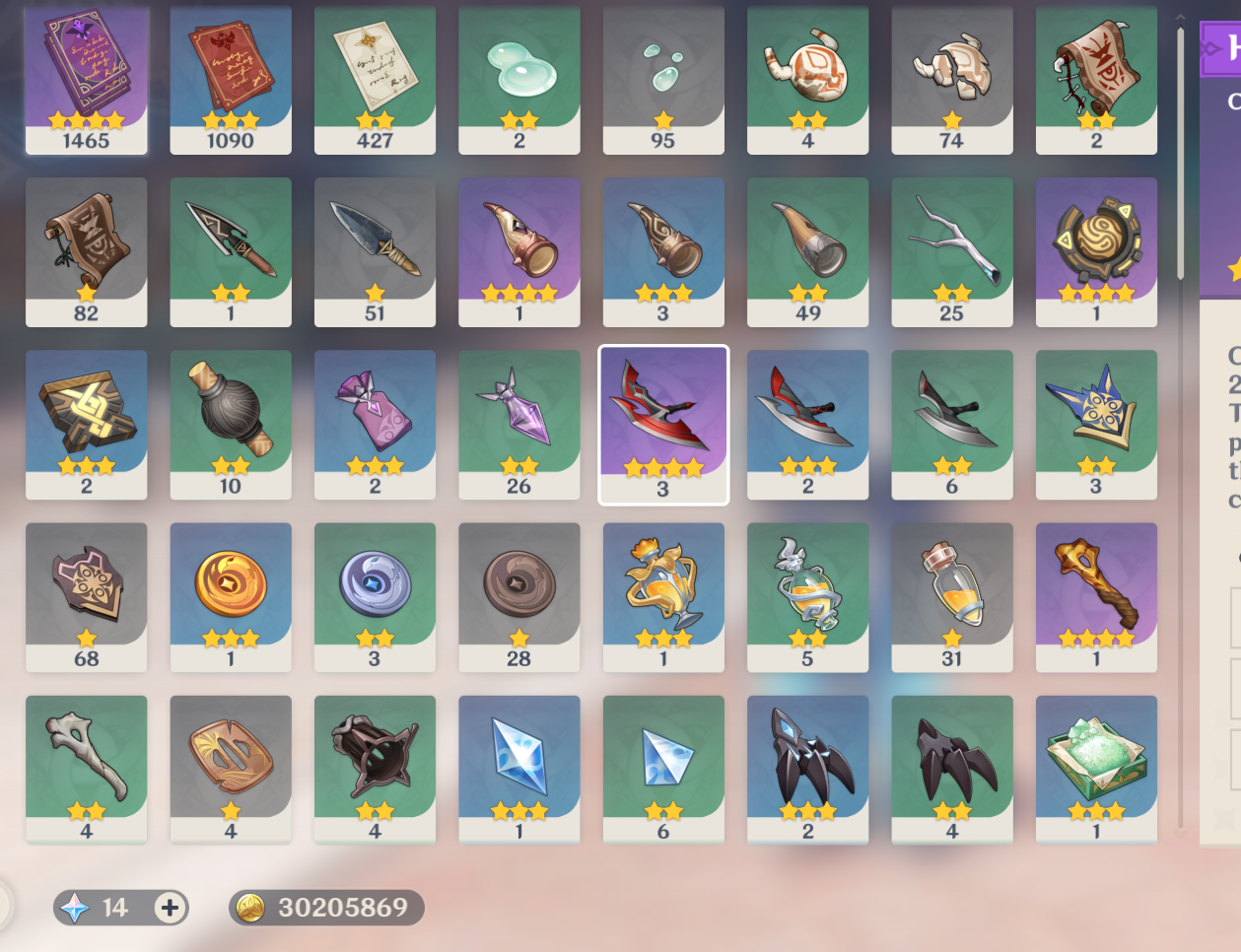
Task: Pick the single-star slime drops slot with 95
Action: (x=663, y=79)
